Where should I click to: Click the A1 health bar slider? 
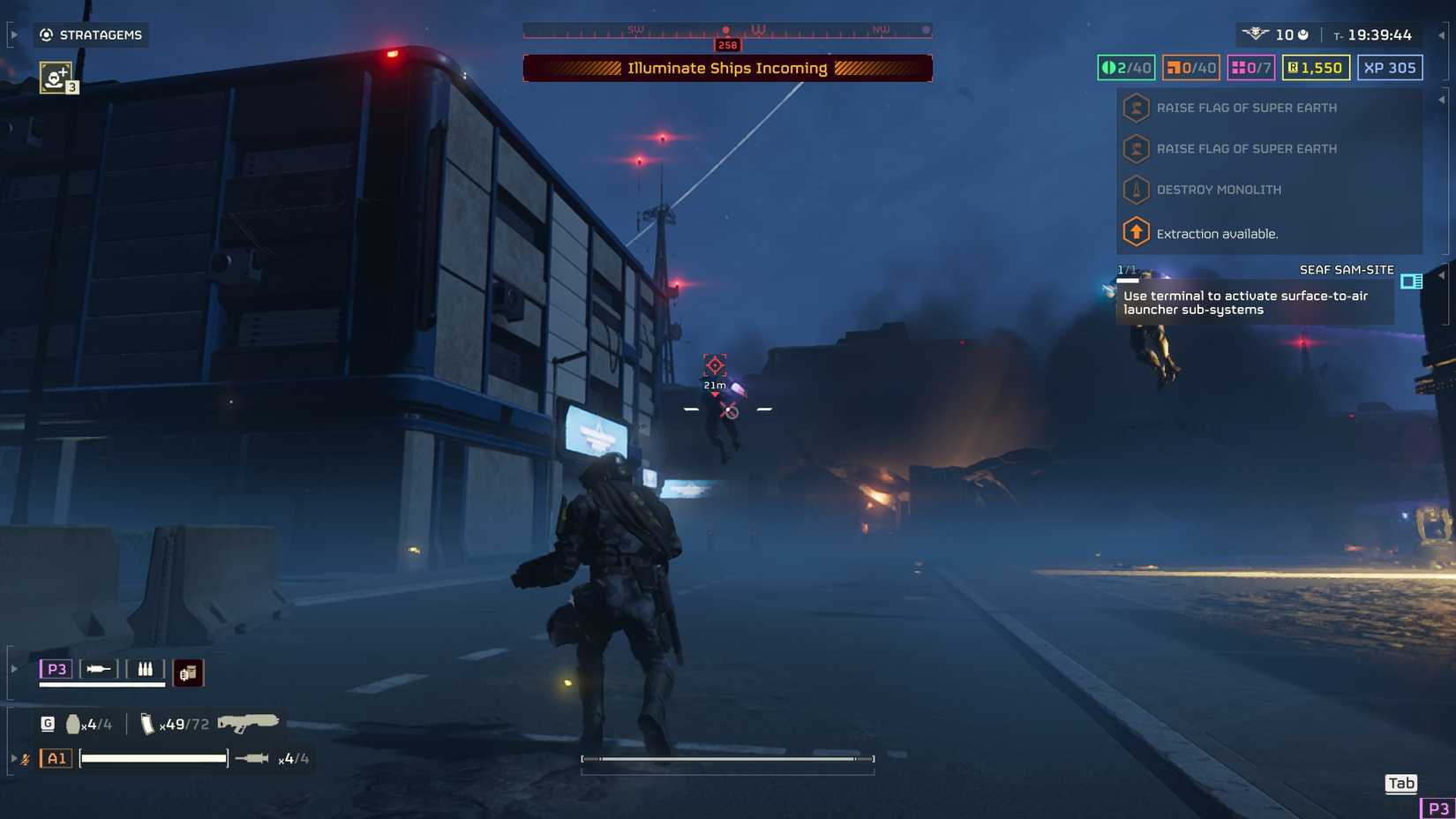click(152, 759)
